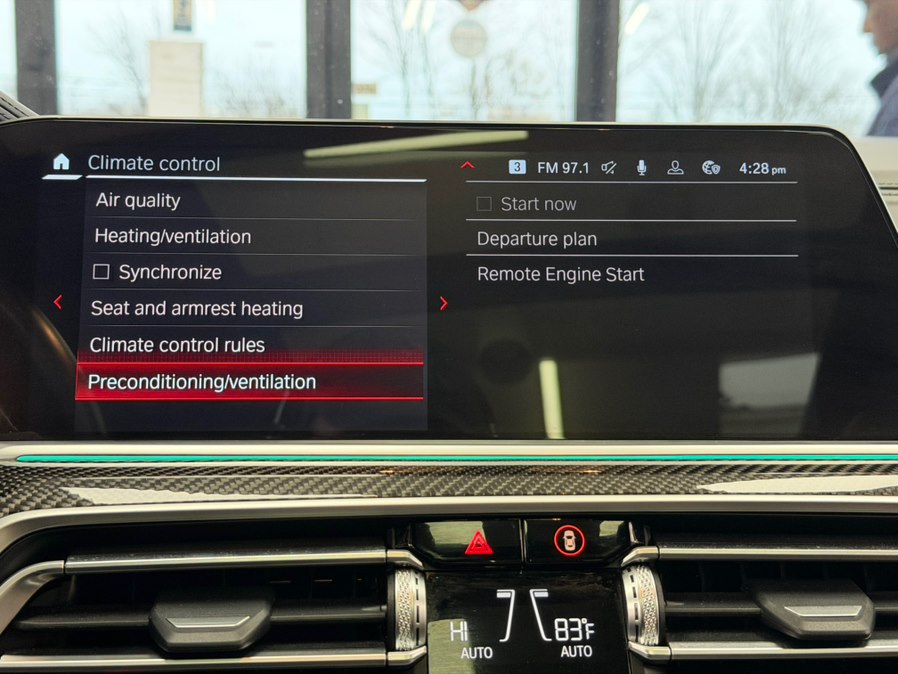Viewport: 898px width, 674px height.
Task: Open the globe connectivity icon
Action: (x=711, y=168)
